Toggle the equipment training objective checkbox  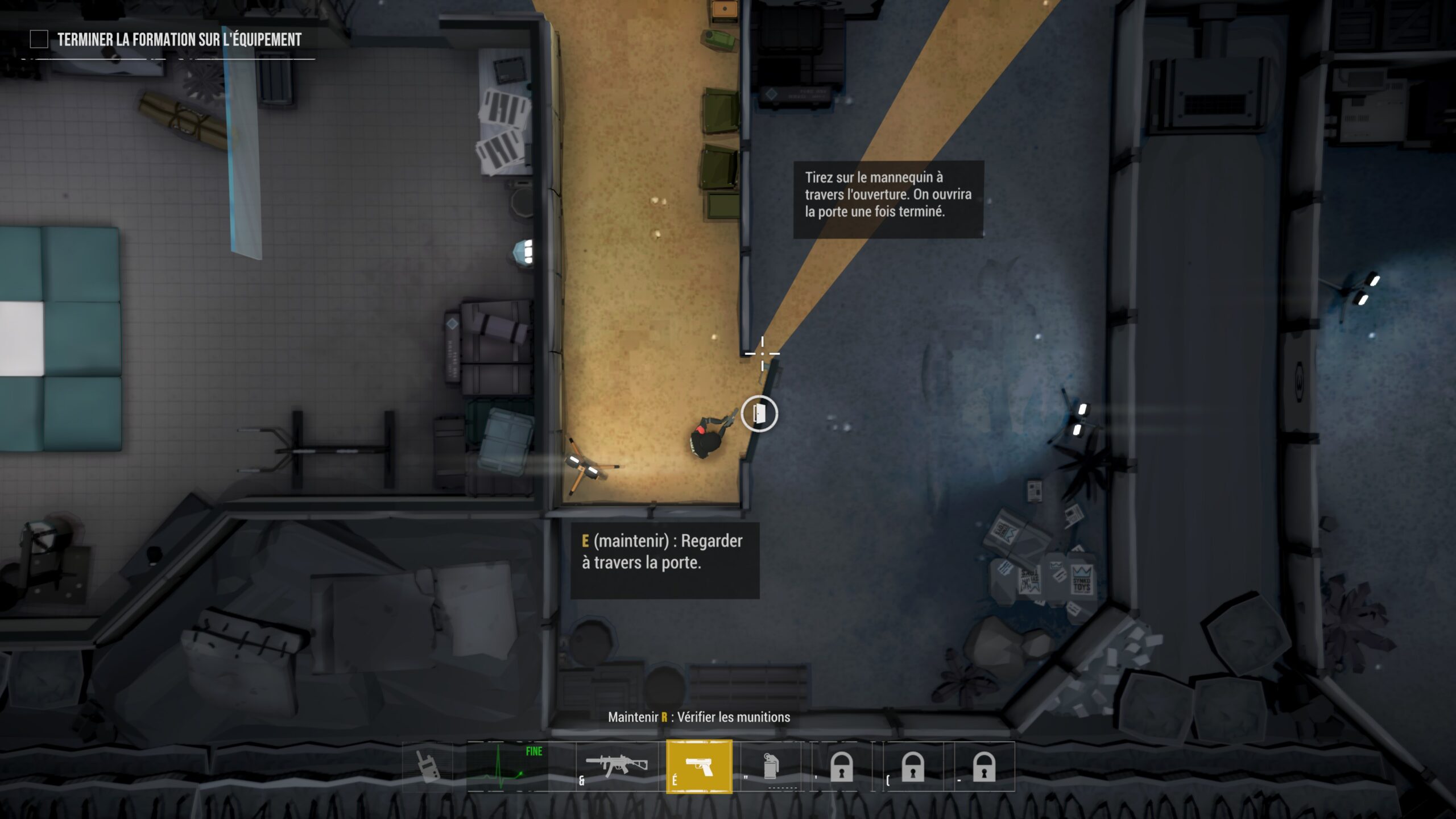click(x=39, y=39)
